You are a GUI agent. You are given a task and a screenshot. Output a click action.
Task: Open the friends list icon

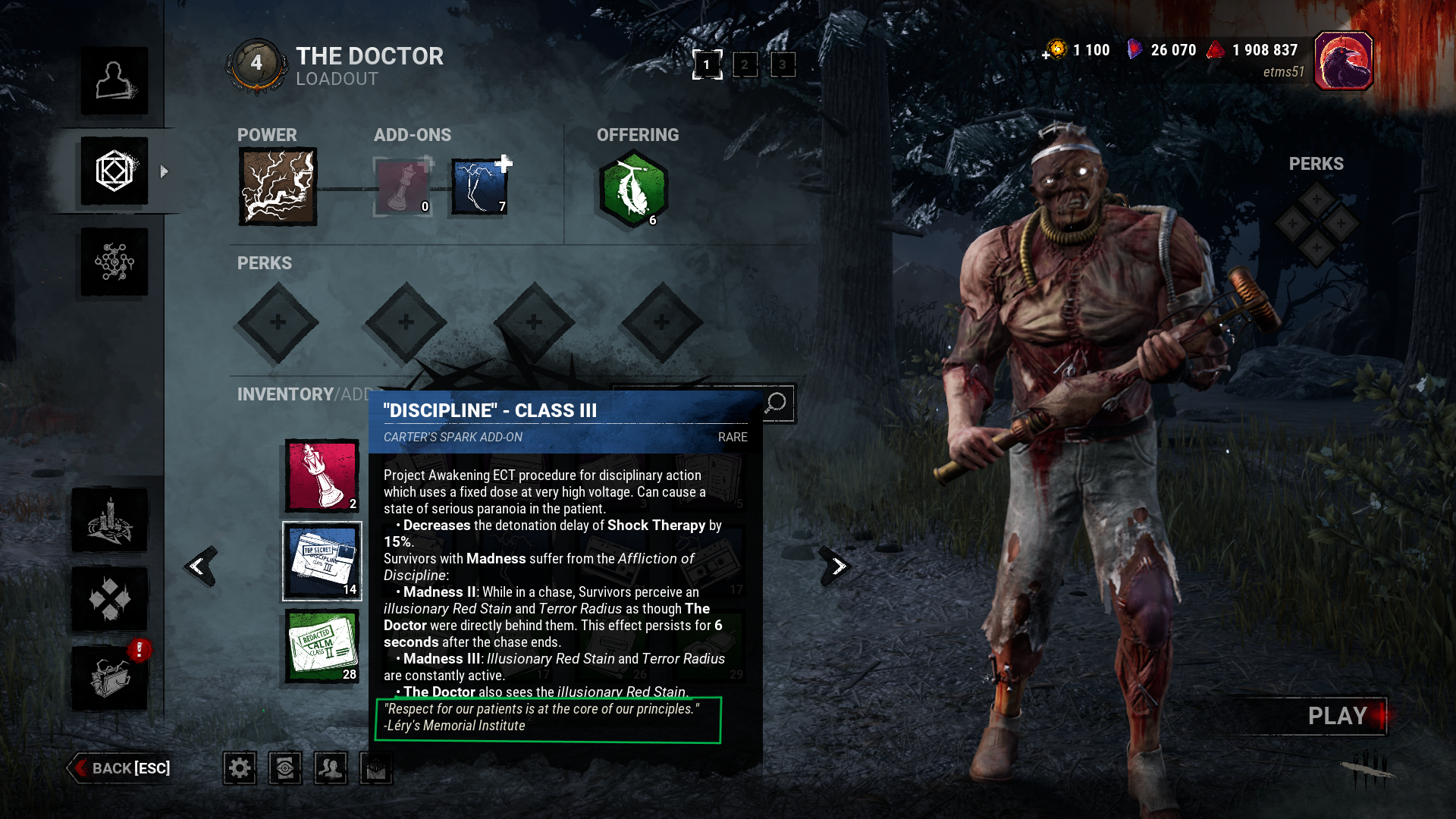(330, 767)
